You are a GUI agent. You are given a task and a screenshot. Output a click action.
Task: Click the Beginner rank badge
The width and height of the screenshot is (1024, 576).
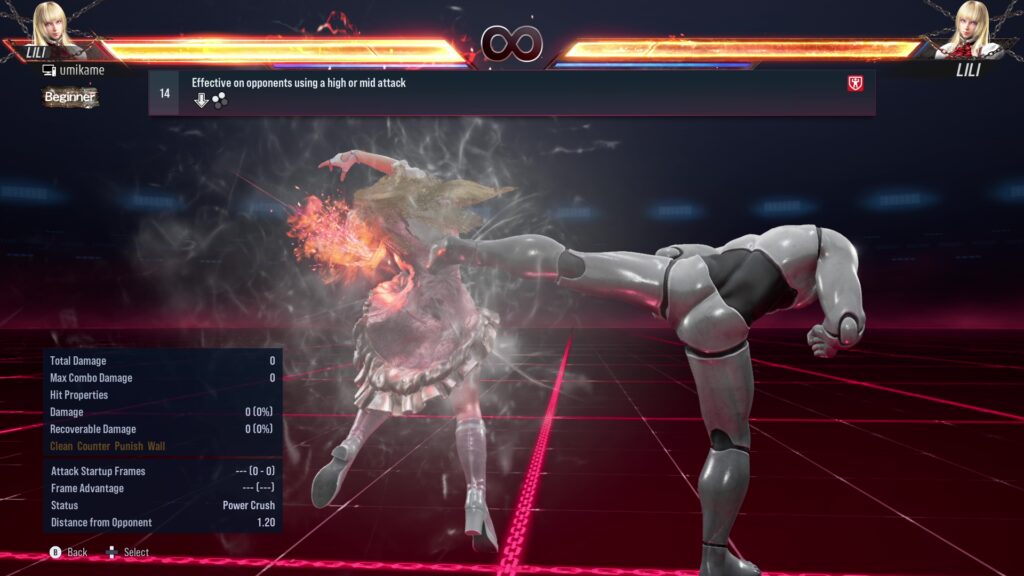pyautogui.click(x=69, y=97)
